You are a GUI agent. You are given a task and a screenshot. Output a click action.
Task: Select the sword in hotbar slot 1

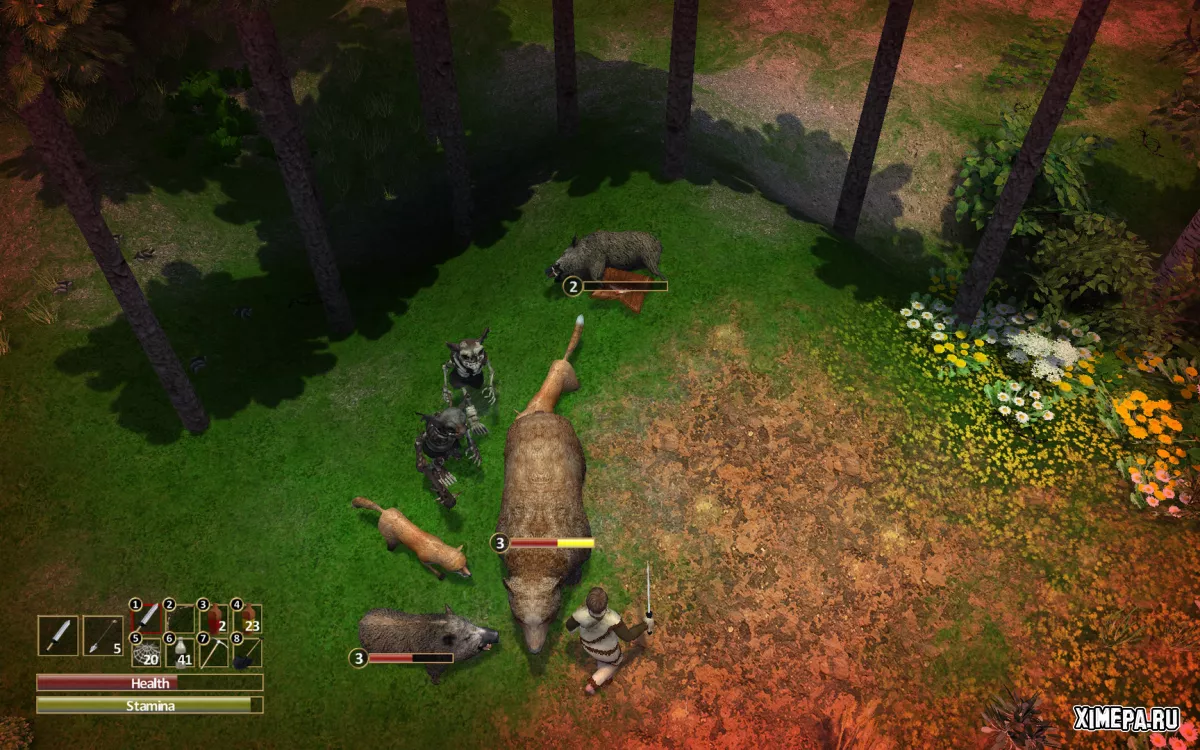point(148,619)
